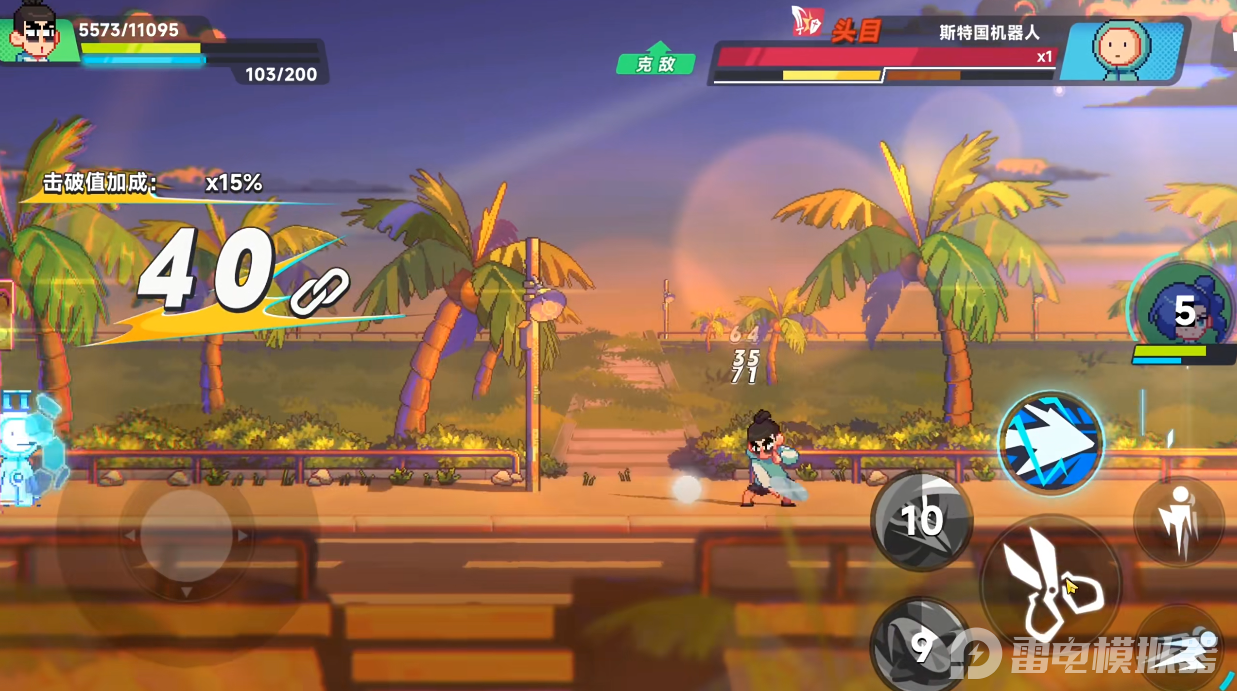This screenshot has height=691, width=1237.
Task: Trigger the skill showing cooldown 9
Action: pyautogui.click(x=920, y=645)
